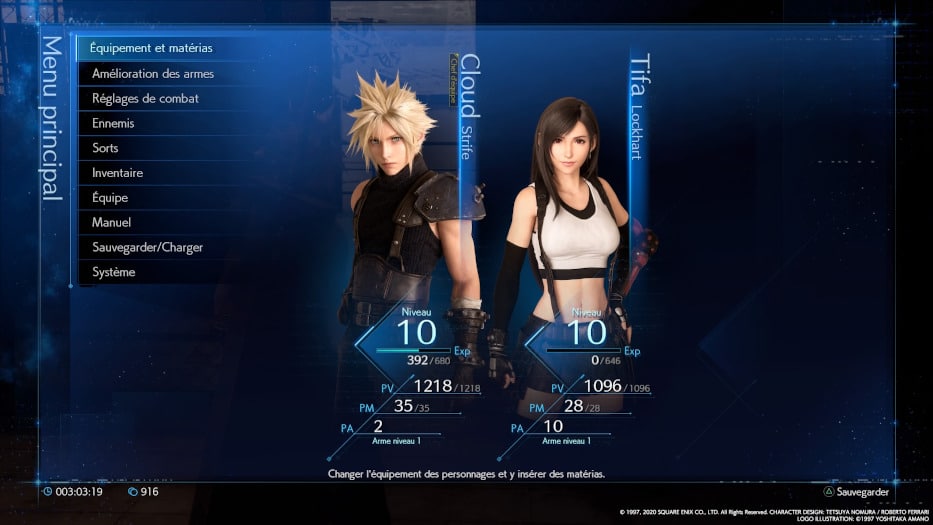Image resolution: width=933 pixels, height=525 pixels.
Task: Open the Manuel entry
Action: pos(111,222)
